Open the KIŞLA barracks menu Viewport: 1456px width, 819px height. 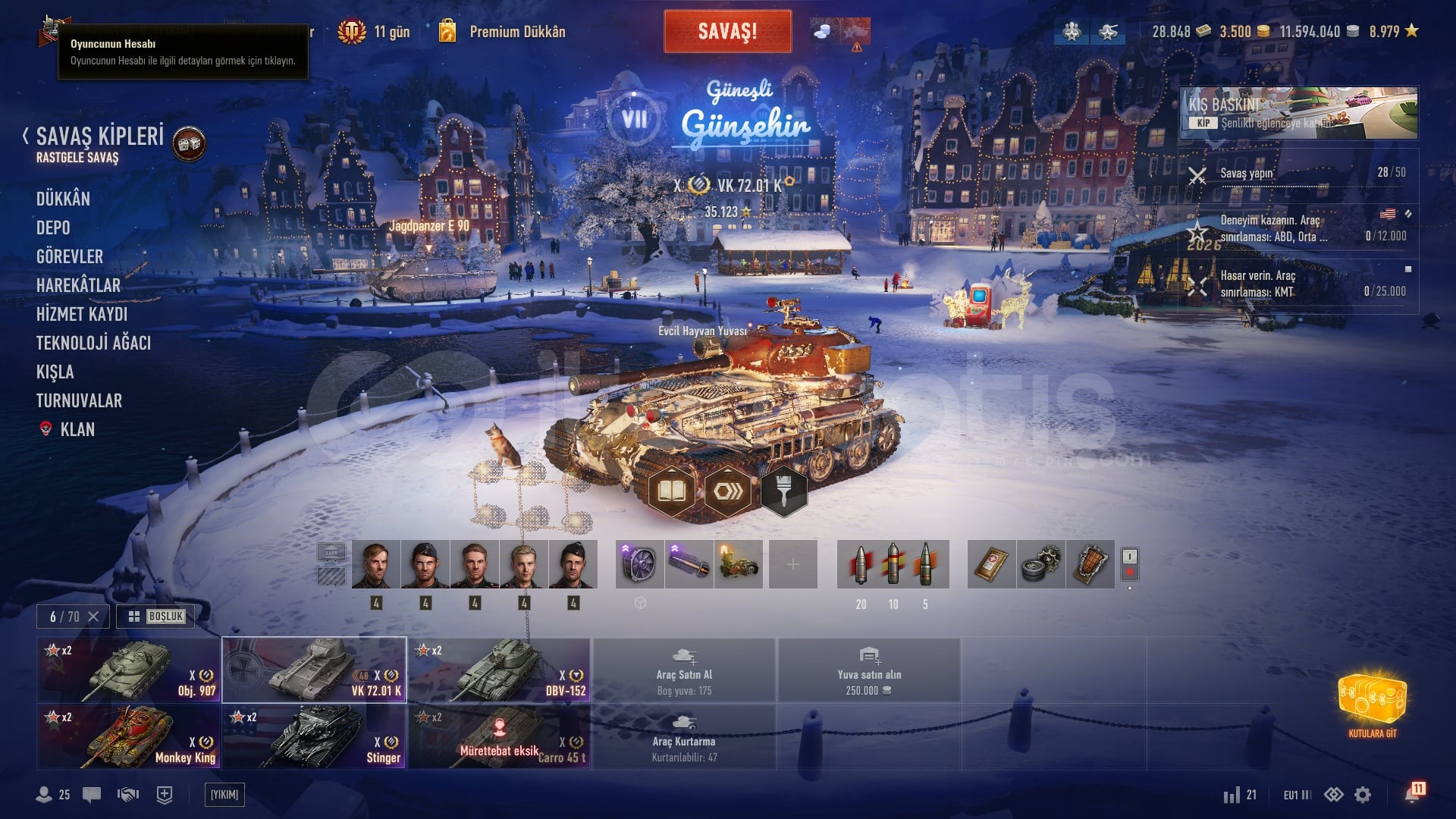click(55, 372)
